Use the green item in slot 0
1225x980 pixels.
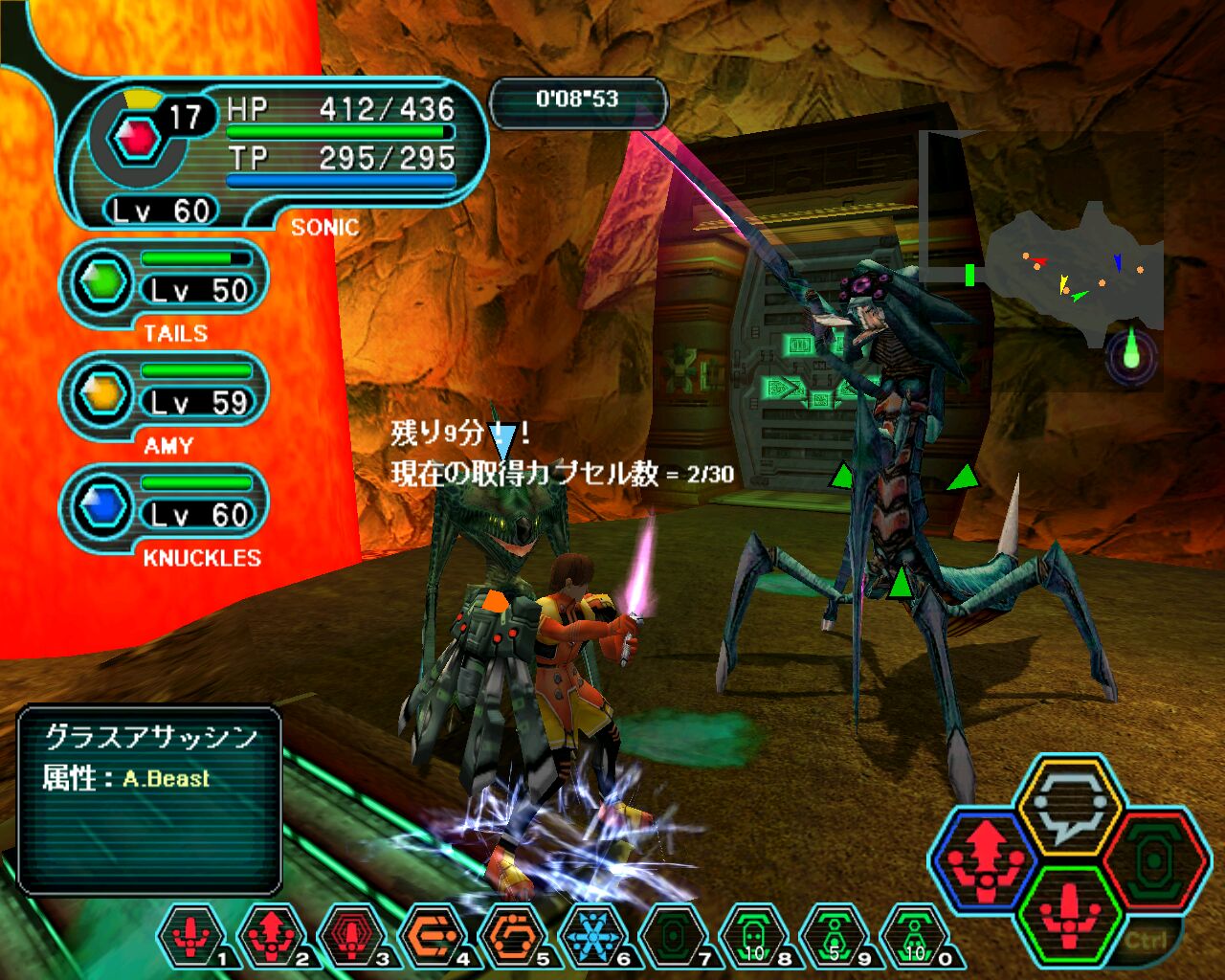[x=915, y=936]
